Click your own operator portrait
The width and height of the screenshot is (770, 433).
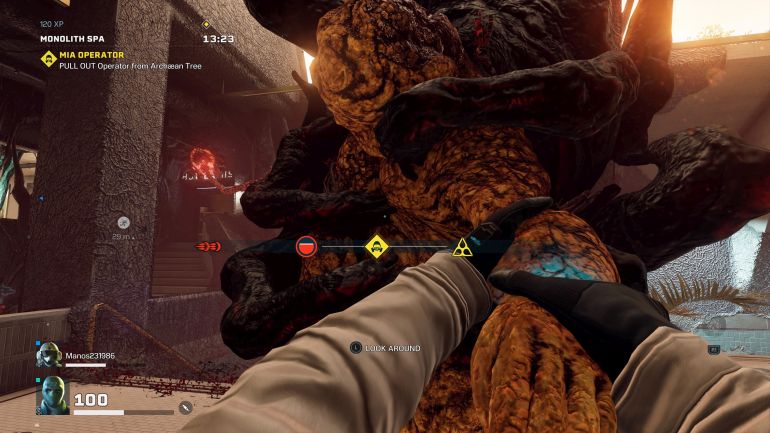(52, 396)
